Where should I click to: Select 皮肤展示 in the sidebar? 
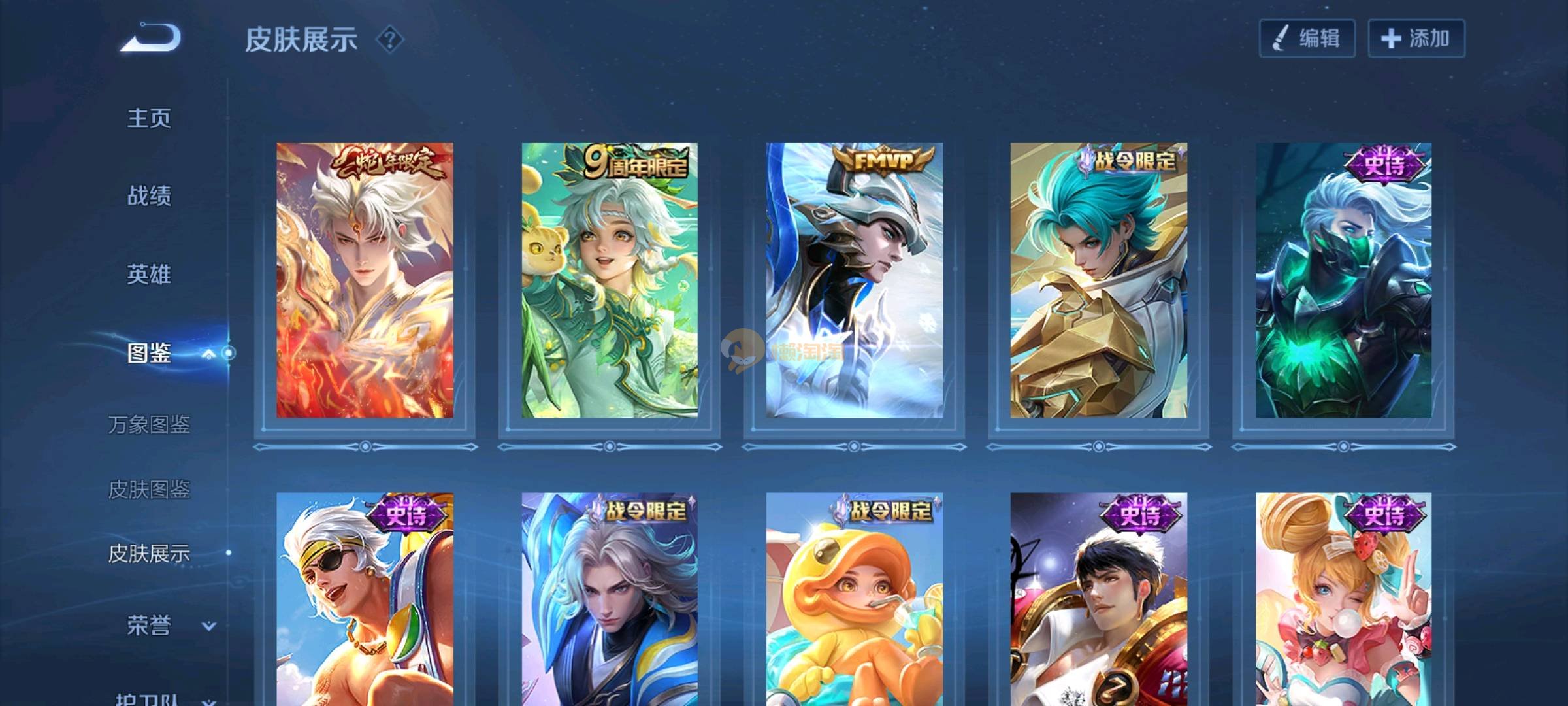coord(149,554)
